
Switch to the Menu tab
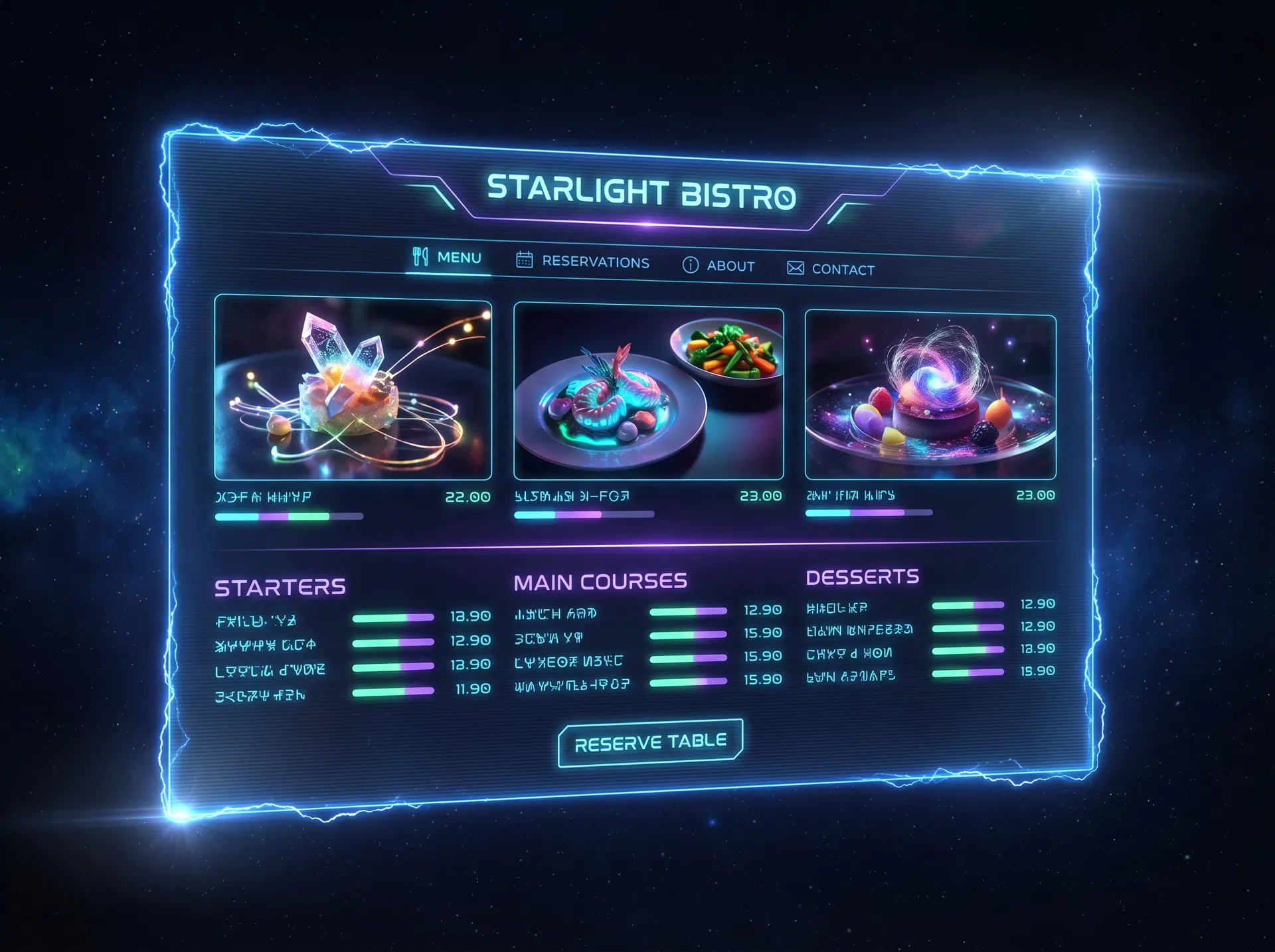tap(448, 258)
